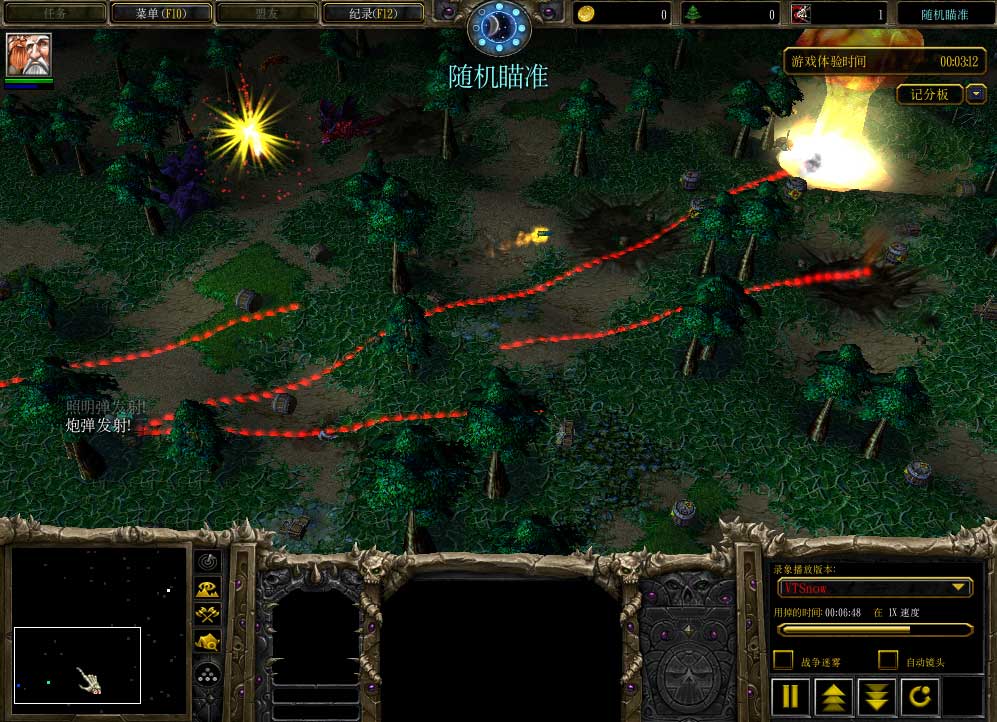Open the 纪录 (F12) log
The image size is (997, 722).
(373, 13)
